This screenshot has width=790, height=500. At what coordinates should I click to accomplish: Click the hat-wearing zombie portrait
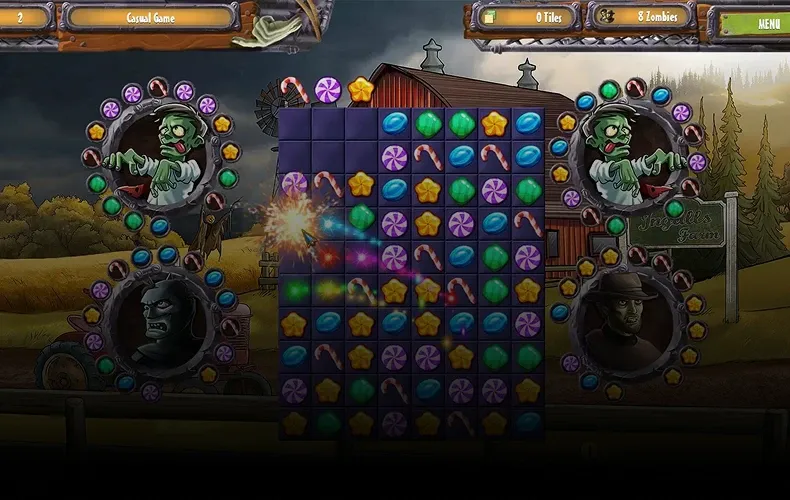tap(627, 322)
